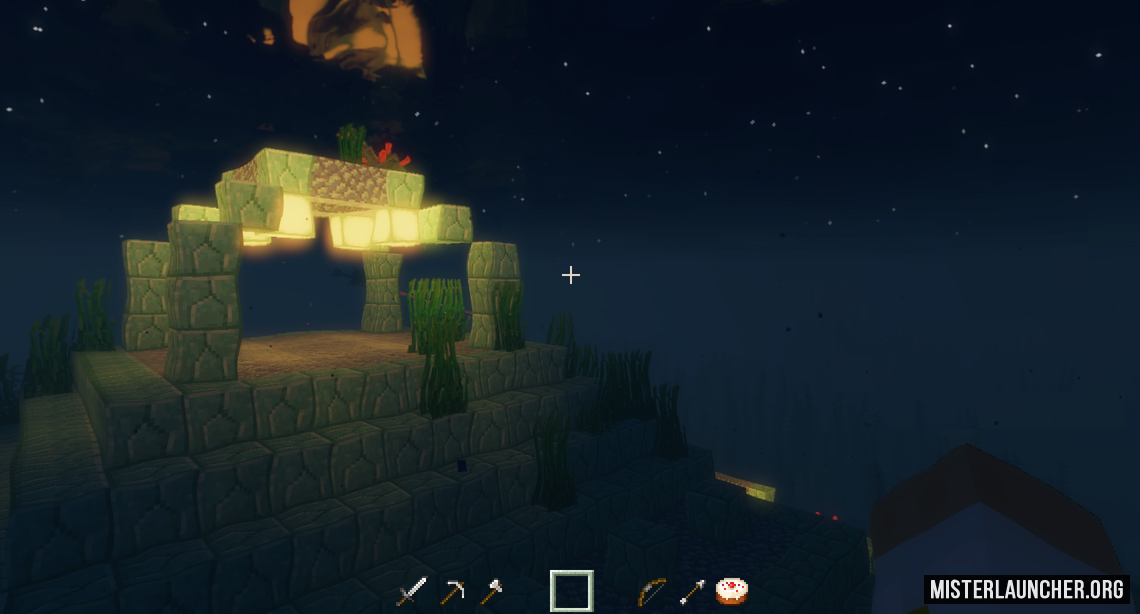This screenshot has height=614, width=1140.
Task: Click the MISTERLAUNCHER.ORG watermark
Action: click(1027, 589)
